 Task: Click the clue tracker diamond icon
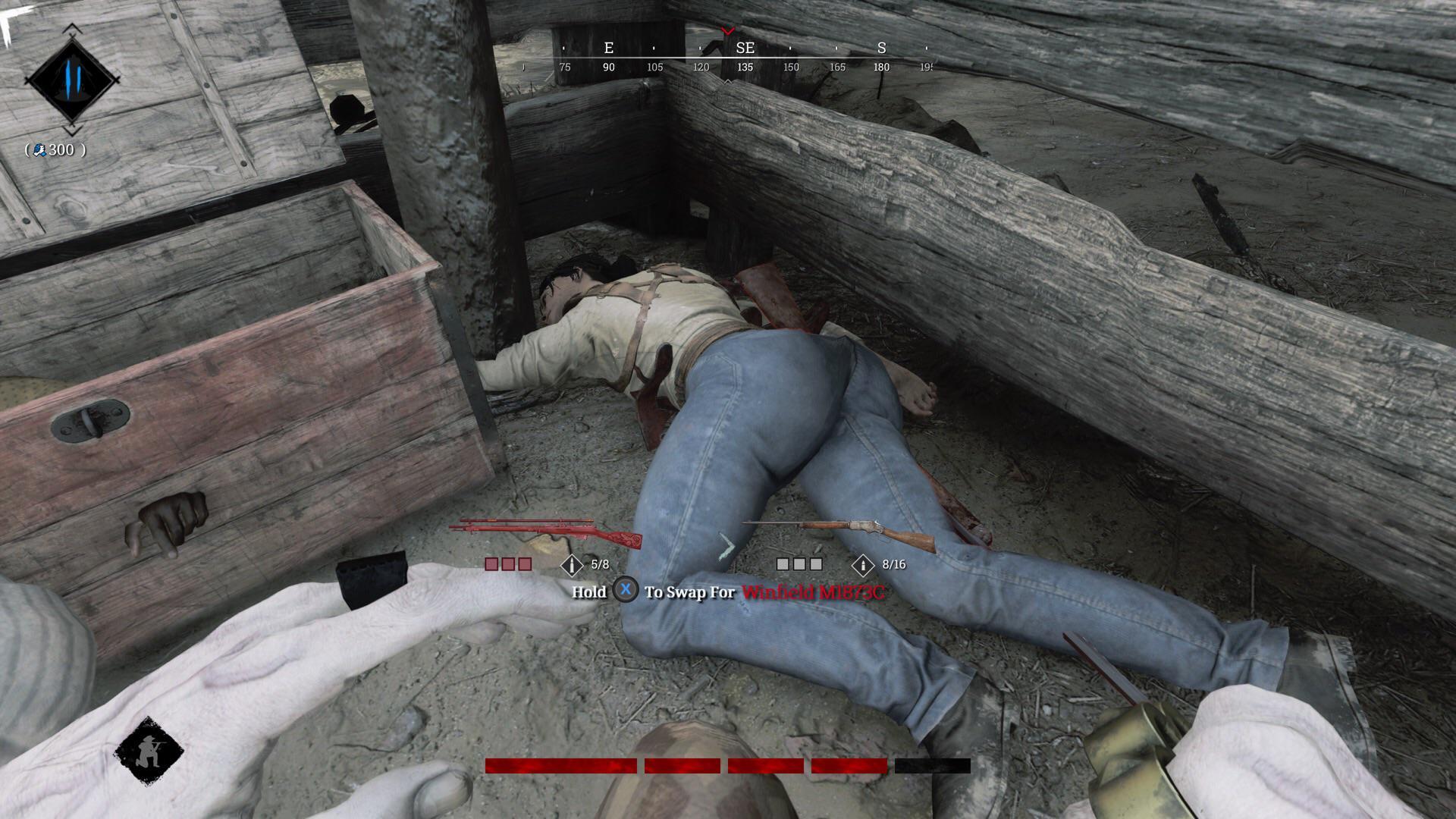(72, 80)
